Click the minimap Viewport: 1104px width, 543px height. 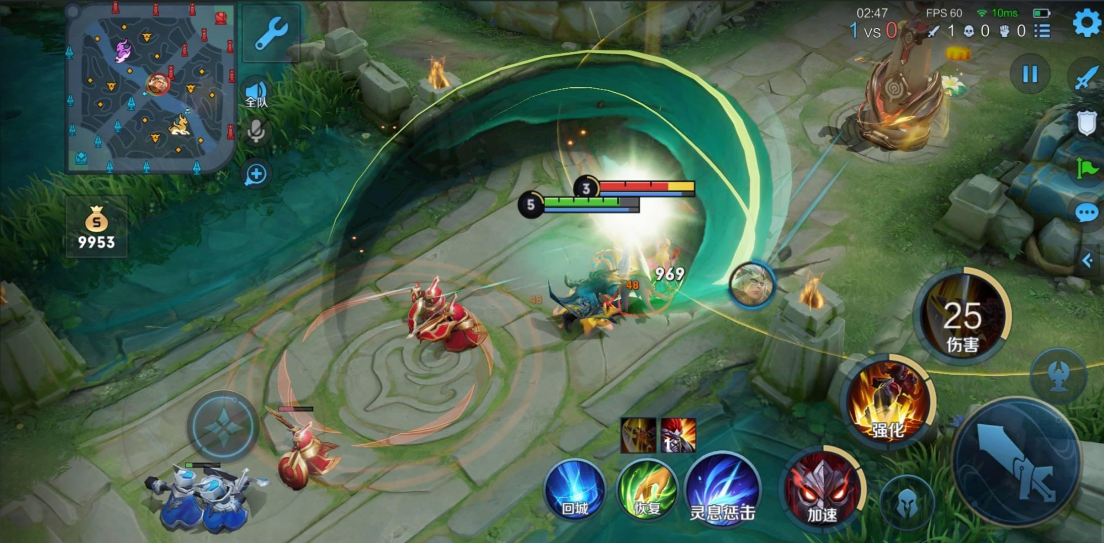150,86
